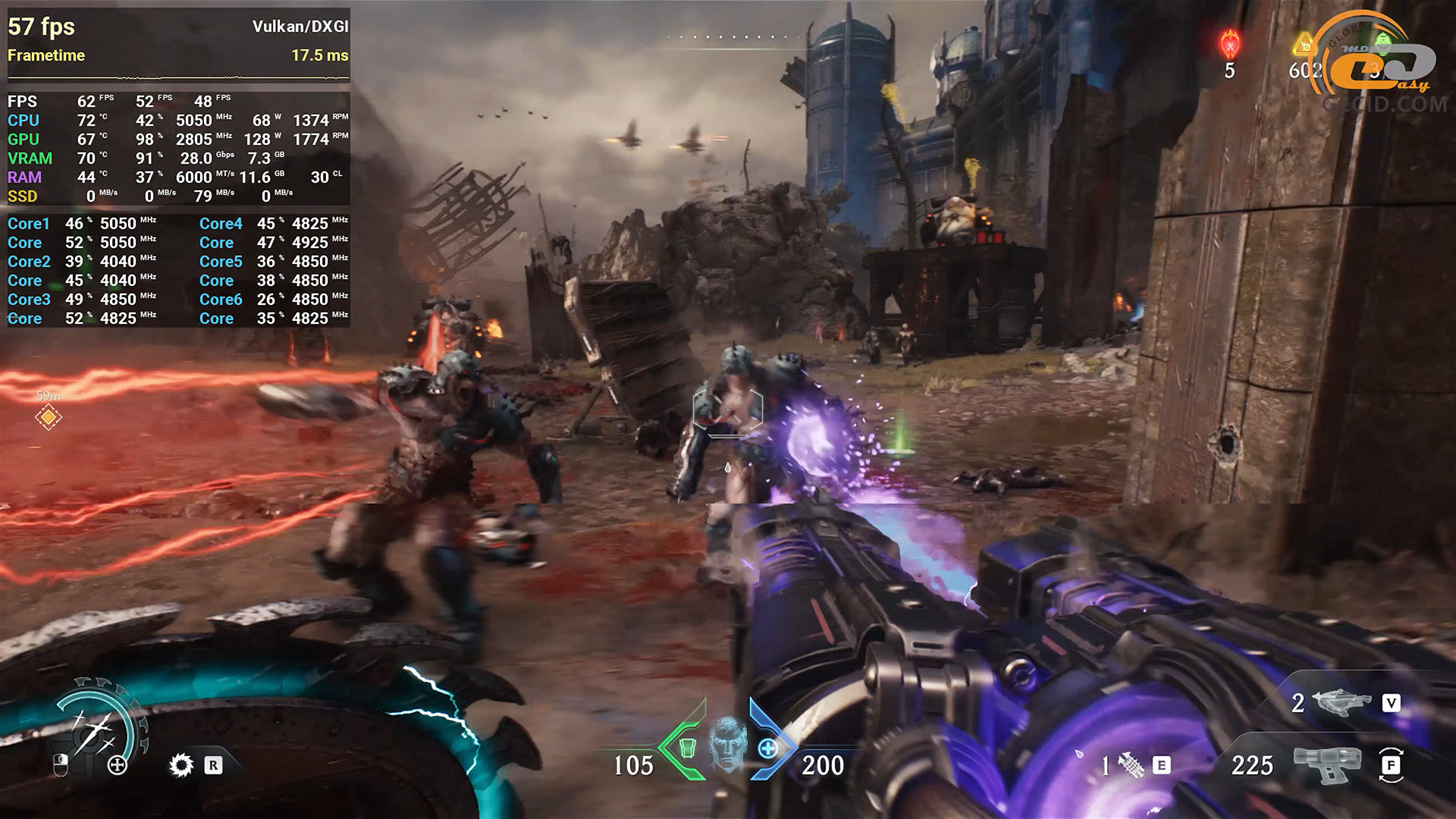The width and height of the screenshot is (1456, 819).
Task: Click the yellow triangle gold icon
Action: [1304, 44]
